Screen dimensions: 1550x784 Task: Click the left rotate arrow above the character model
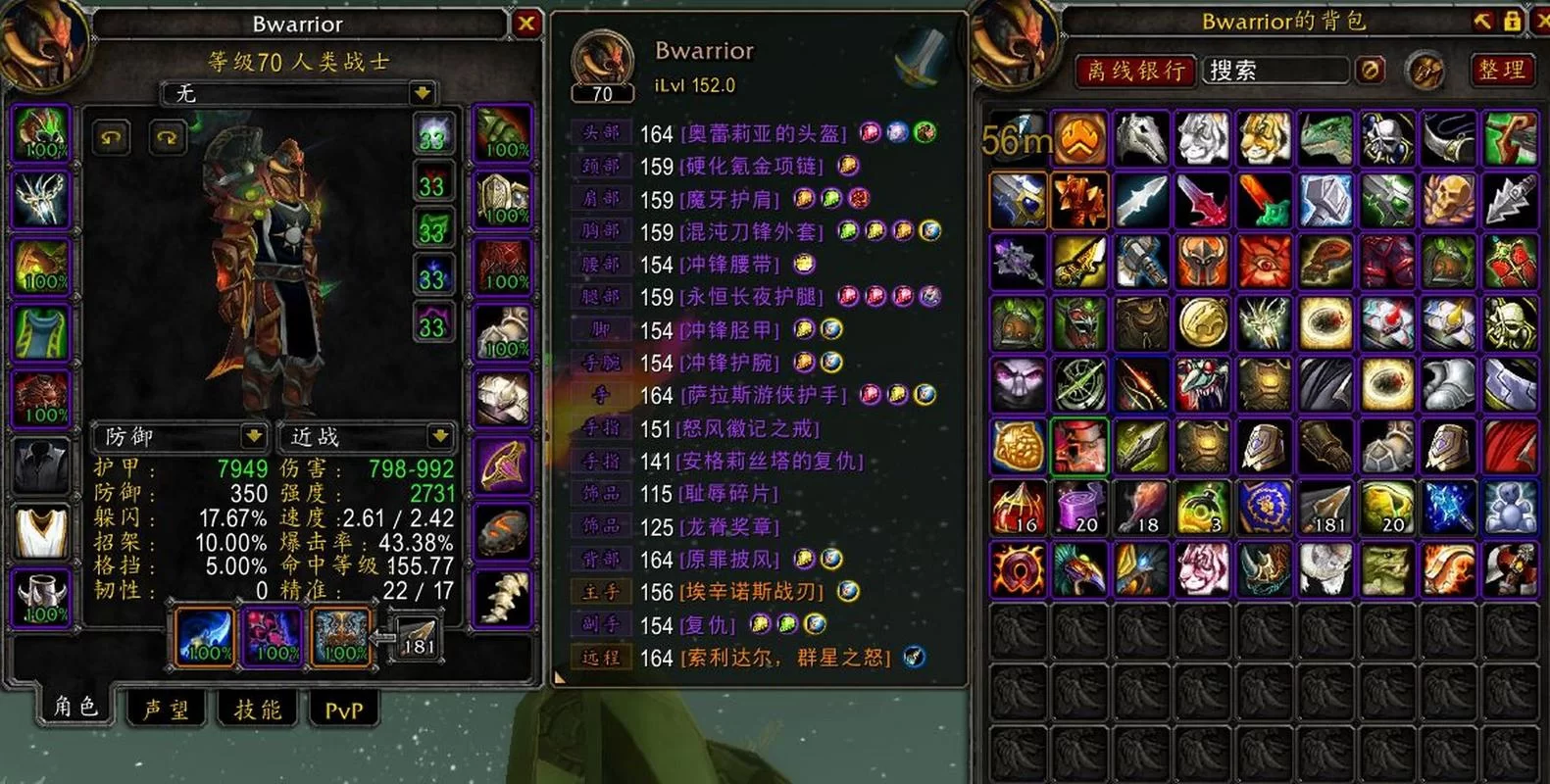[x=110, y=138]
